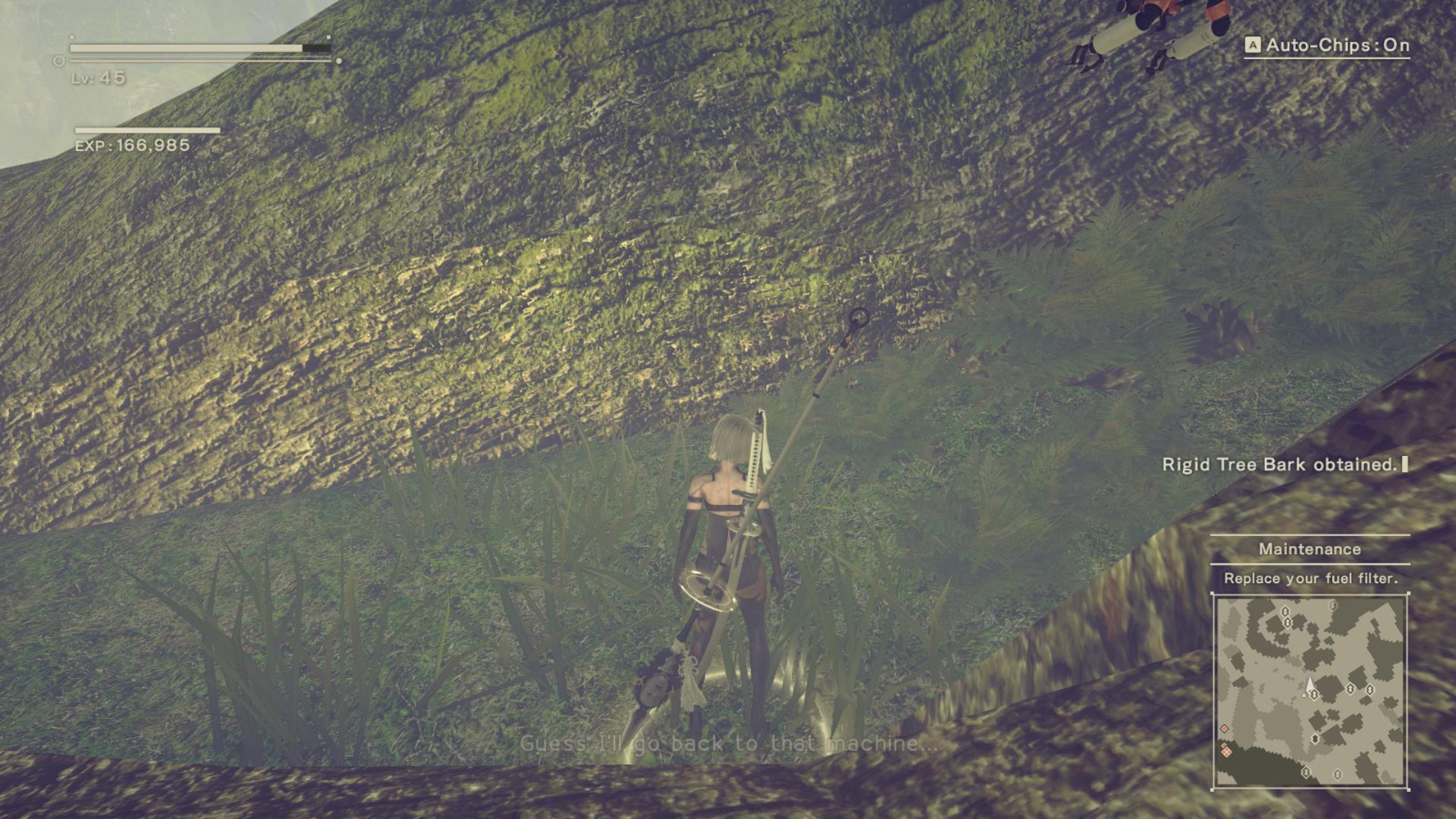This screenshot has width=1456, height=819.
Task: Select the circular node on the HP gauge
Action: (x=57, y=60)
